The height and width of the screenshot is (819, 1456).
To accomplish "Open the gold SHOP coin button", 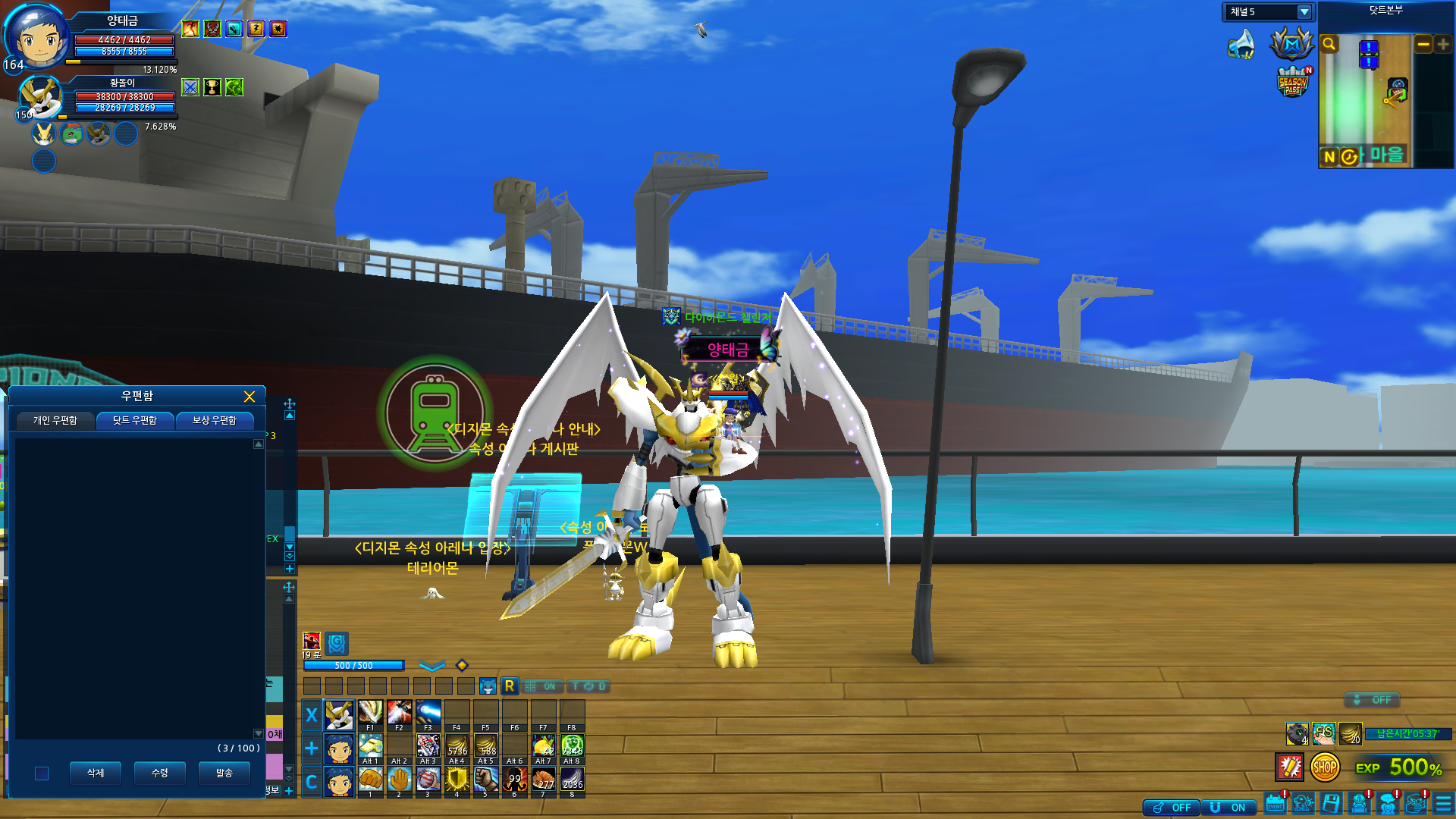I will click(1325, 767).
